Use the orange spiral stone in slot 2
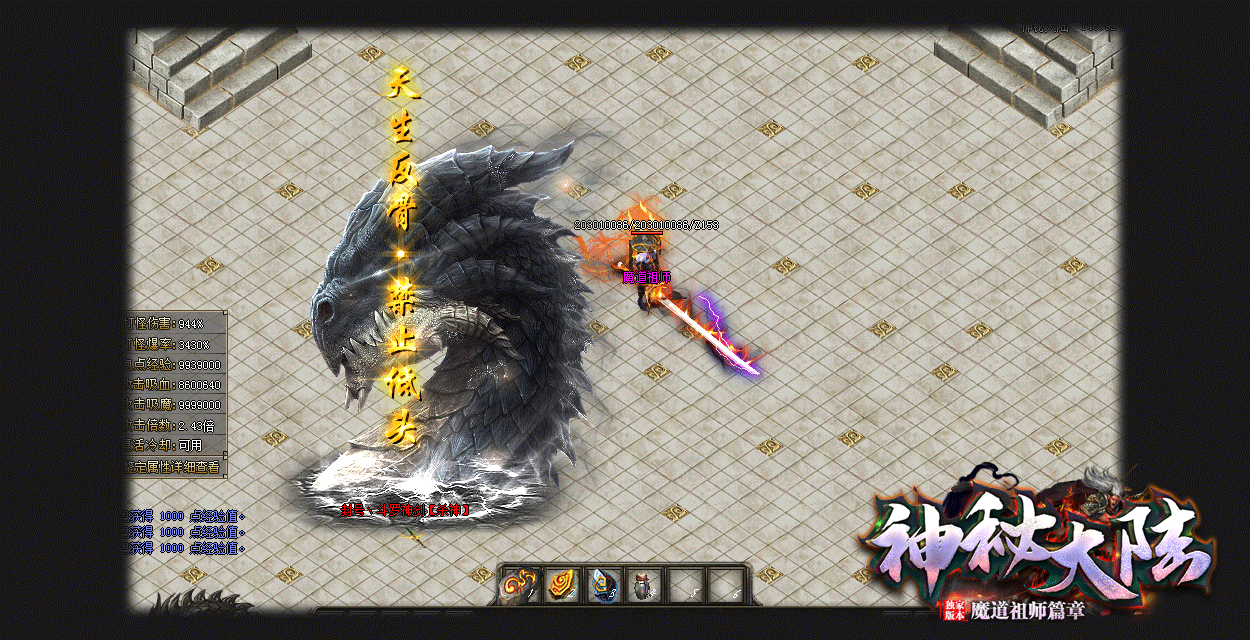Viewport: 1250px width, 640px height. (x=561, y=585)
